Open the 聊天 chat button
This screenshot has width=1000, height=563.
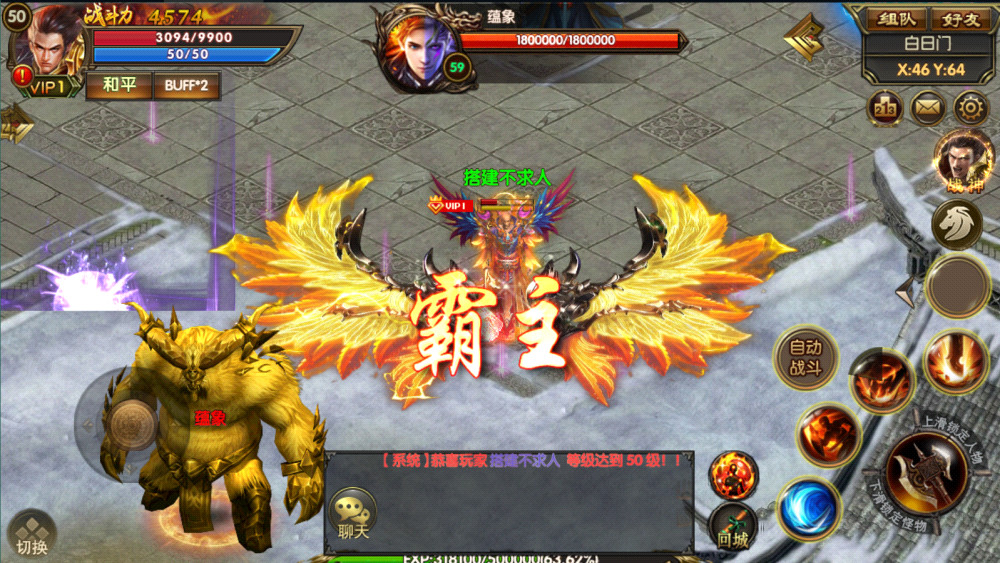coord(352,516)
